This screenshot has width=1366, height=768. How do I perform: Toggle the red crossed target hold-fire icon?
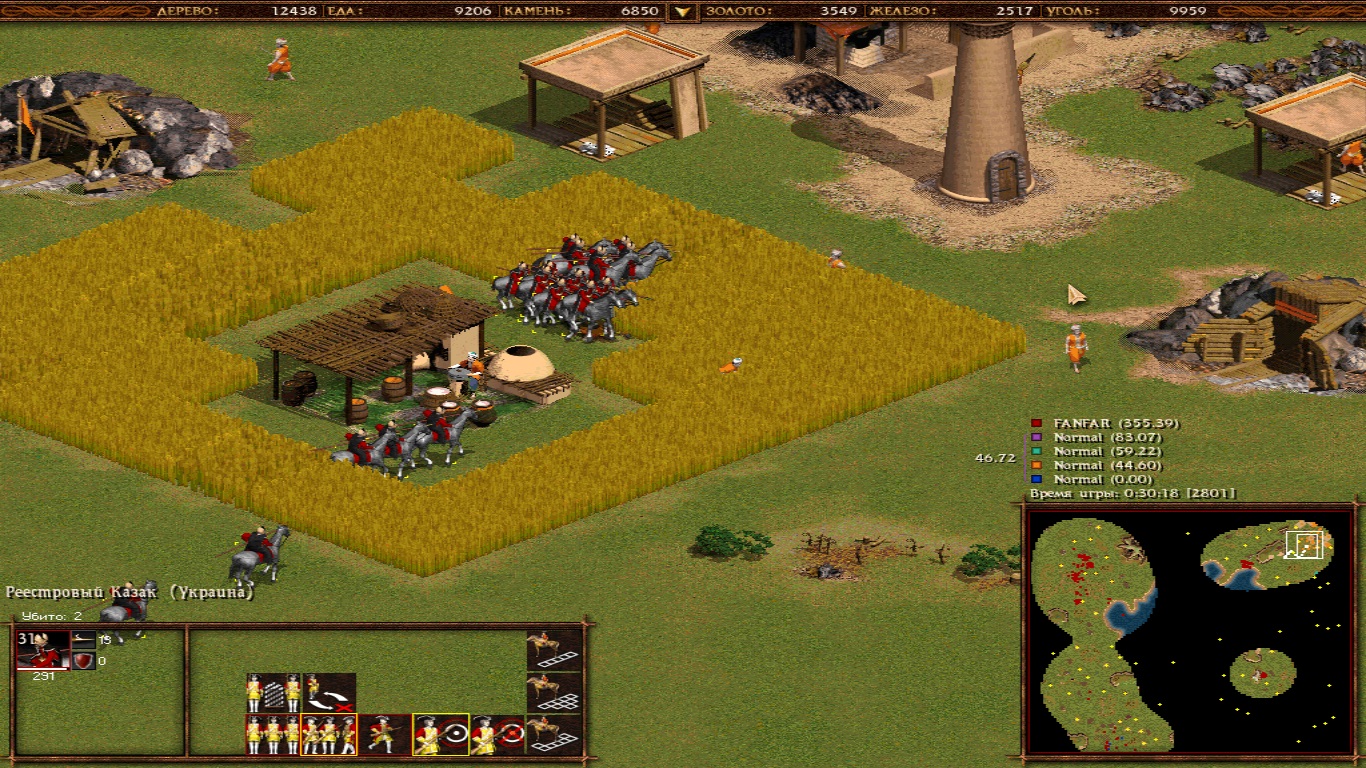[497, 735]
